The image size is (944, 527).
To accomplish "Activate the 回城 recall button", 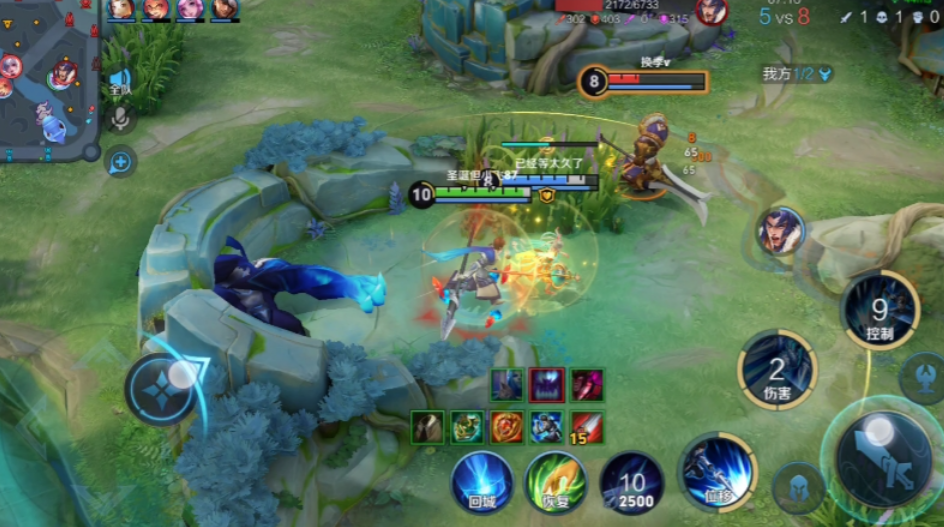I will click(482, 481).
